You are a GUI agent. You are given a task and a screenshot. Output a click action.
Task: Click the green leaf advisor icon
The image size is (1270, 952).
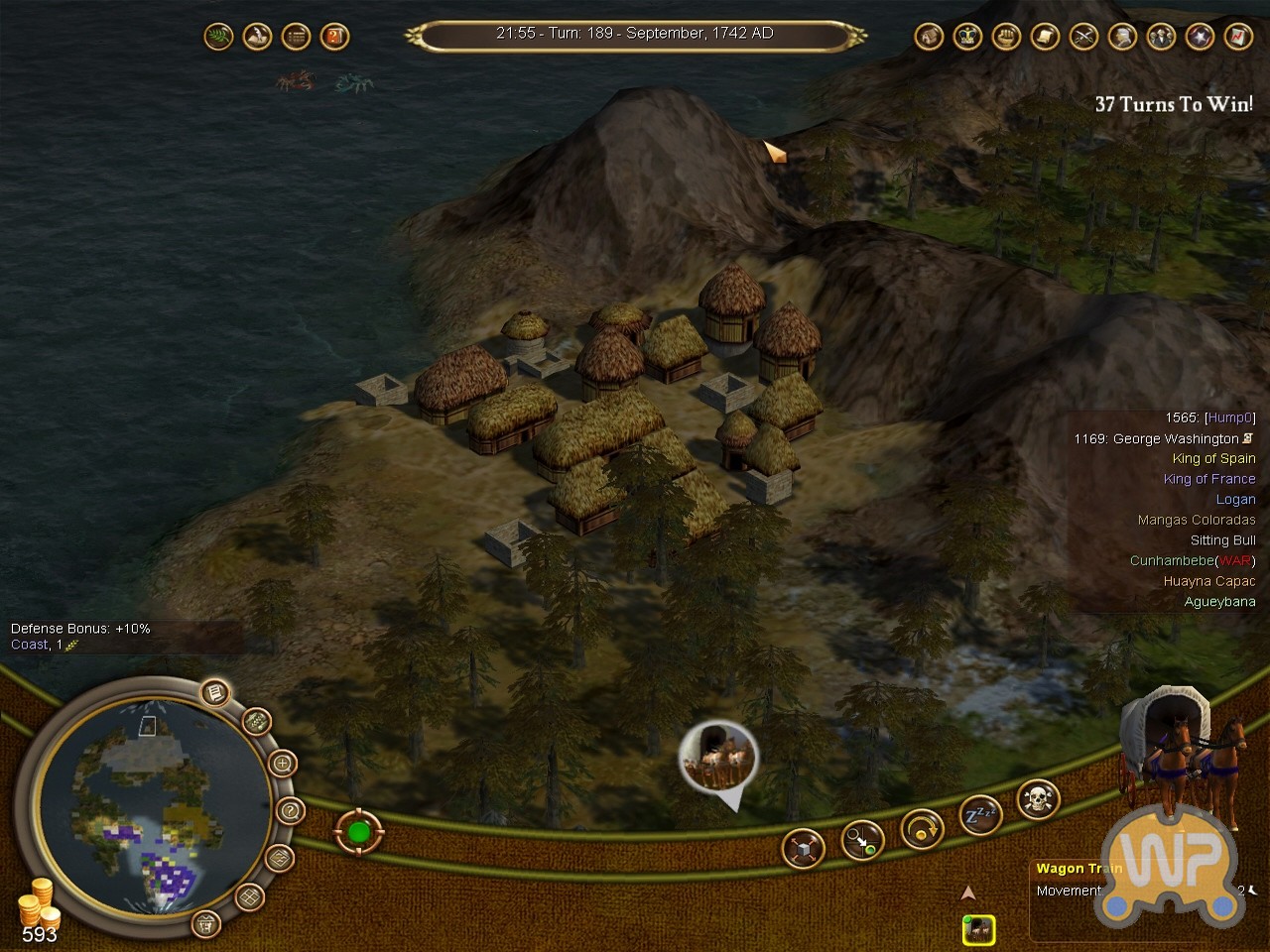click(x=218, y=38)
